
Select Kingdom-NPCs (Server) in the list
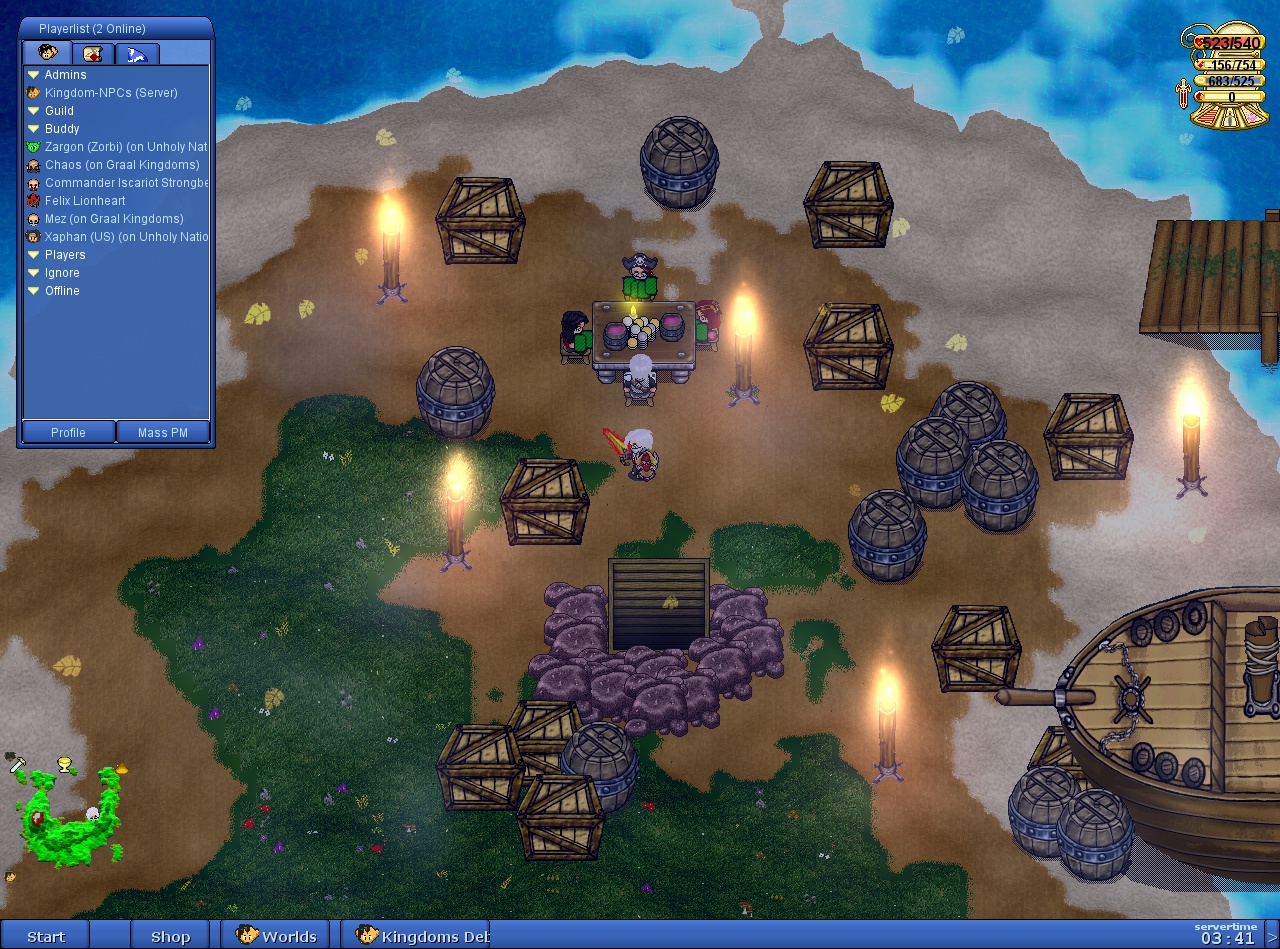point(110,93)
